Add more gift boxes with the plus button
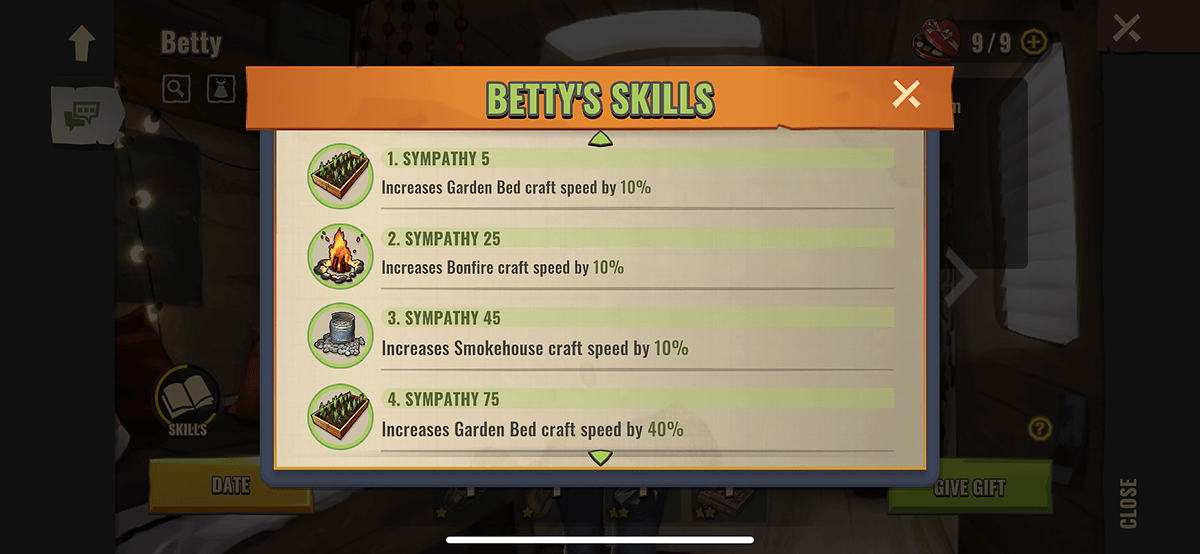Screen dimensions: 1200x554 pos(1034,43)
